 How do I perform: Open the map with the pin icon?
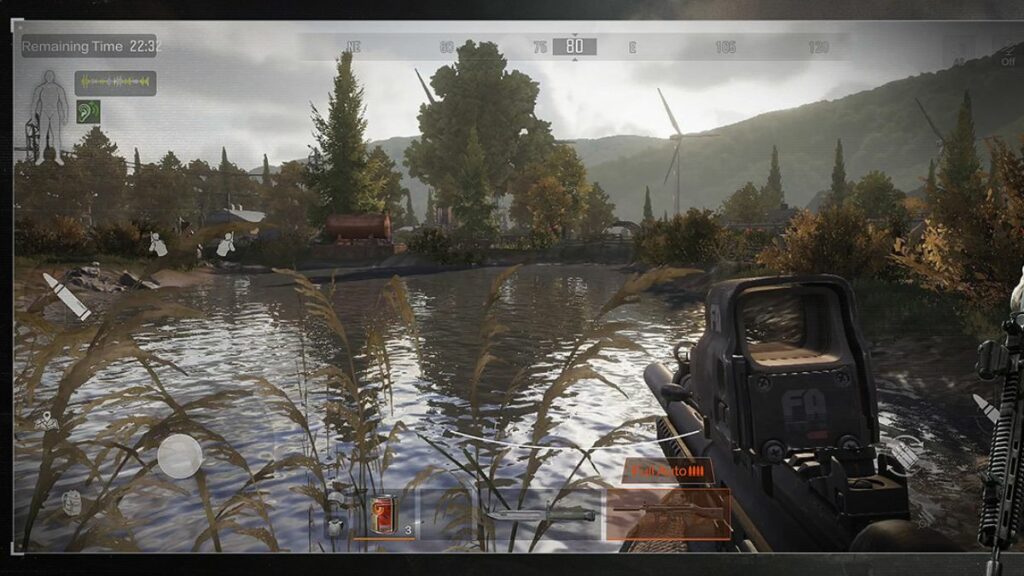pyautogui.click(x=46, y=422)
